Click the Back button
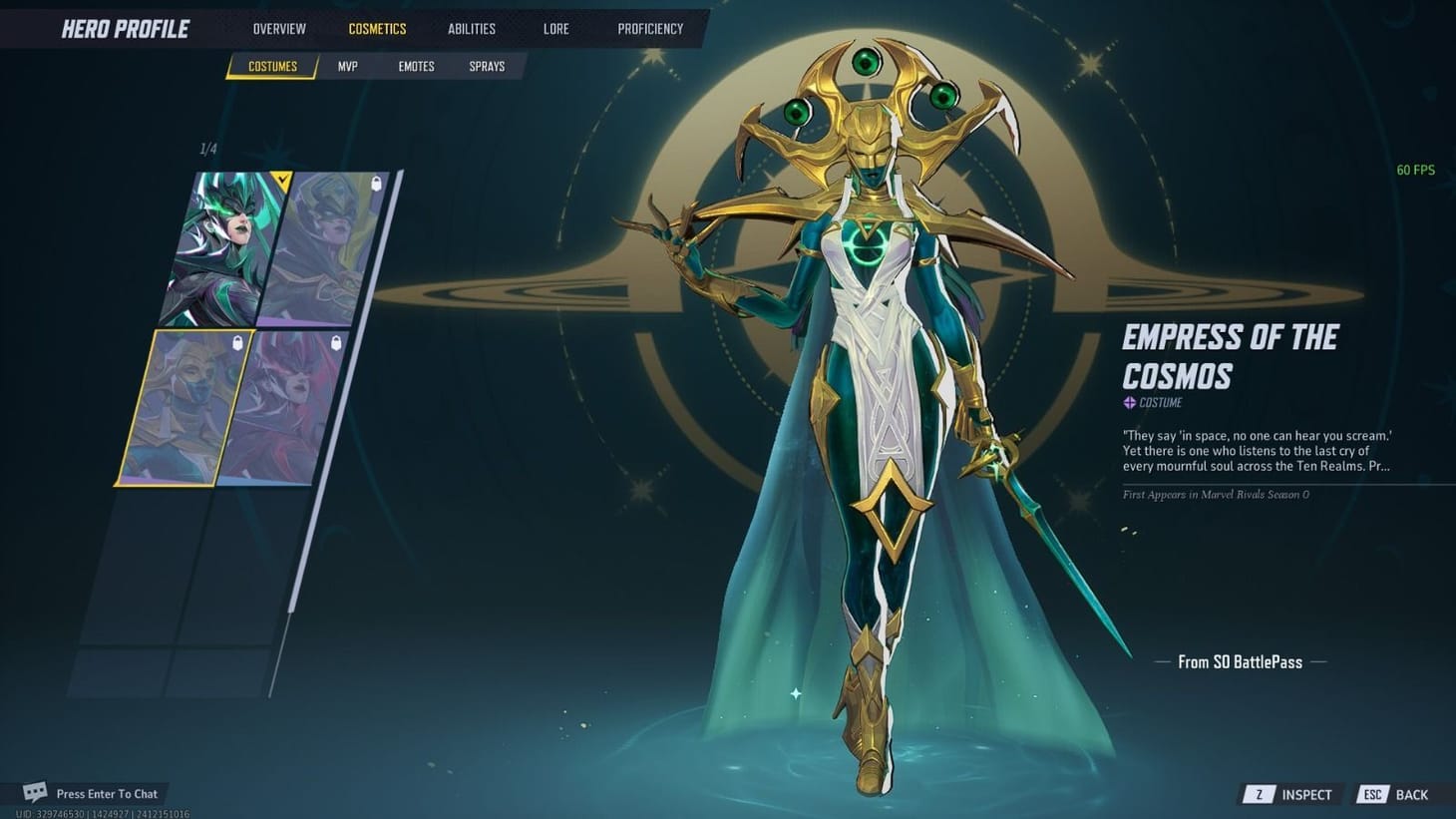This screenshot has width=1456, height=819. (1413, 794)
